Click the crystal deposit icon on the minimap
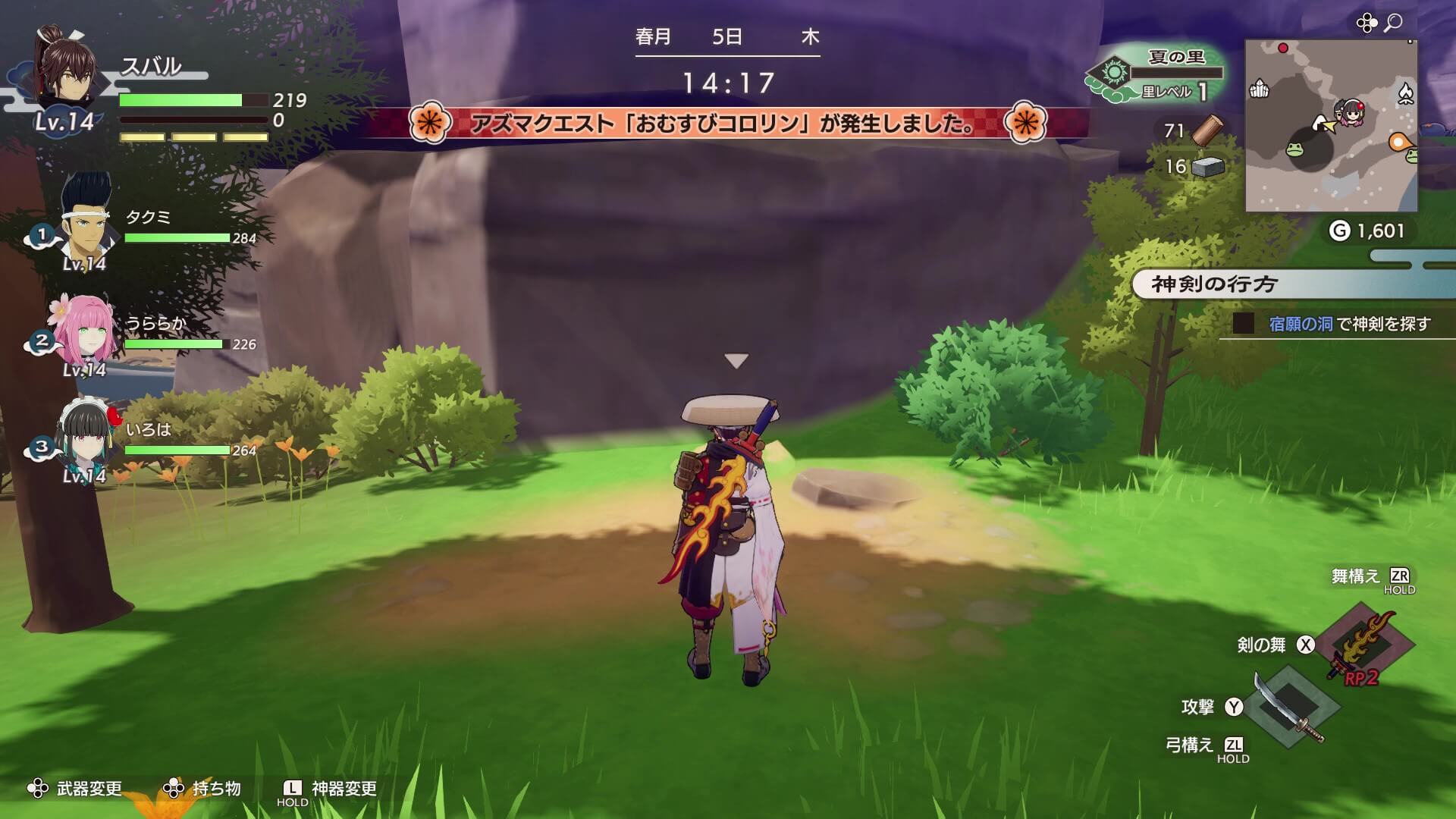 [1260, 89]
